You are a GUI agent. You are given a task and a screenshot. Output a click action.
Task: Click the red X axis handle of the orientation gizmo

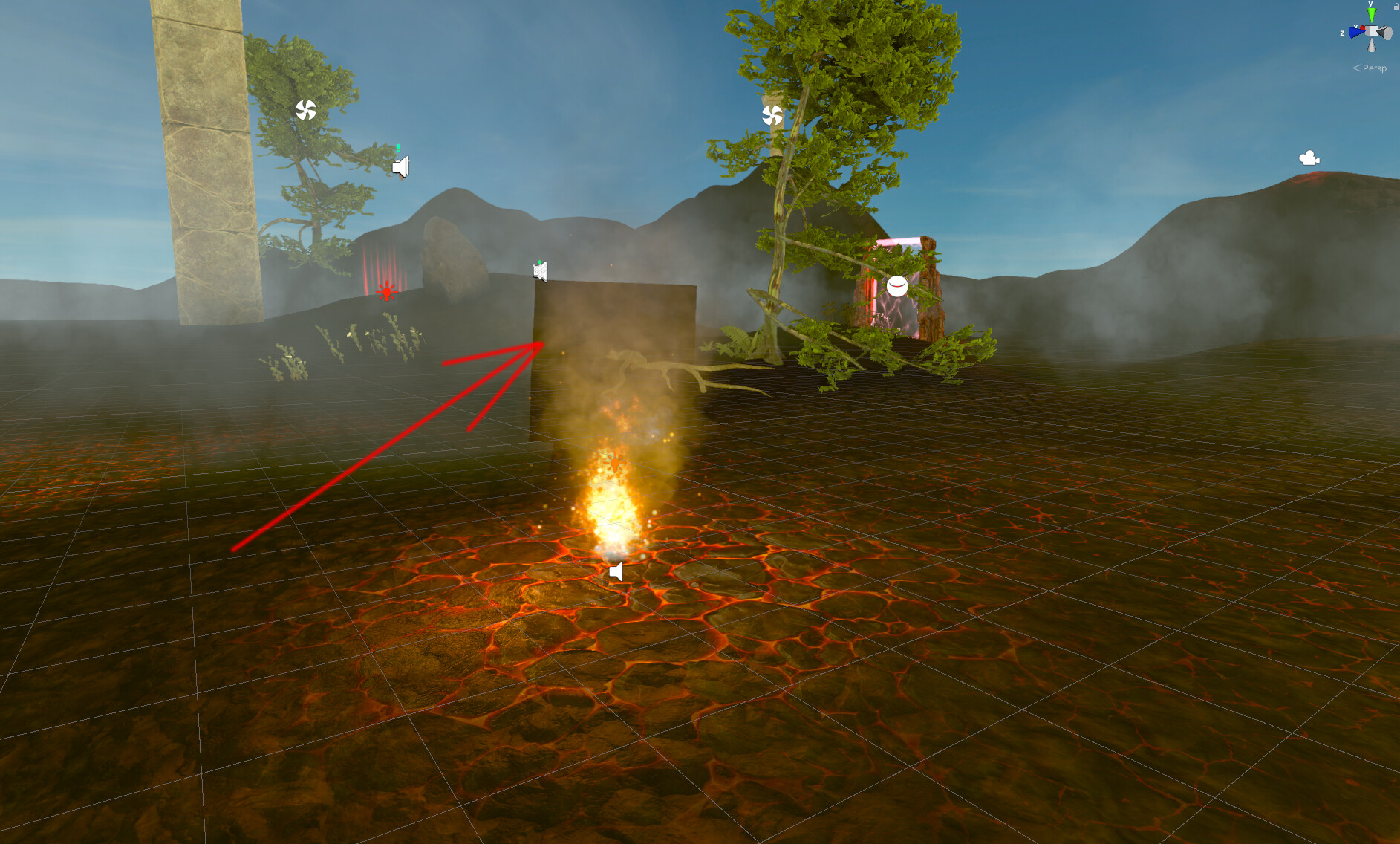coord(1363,27)
